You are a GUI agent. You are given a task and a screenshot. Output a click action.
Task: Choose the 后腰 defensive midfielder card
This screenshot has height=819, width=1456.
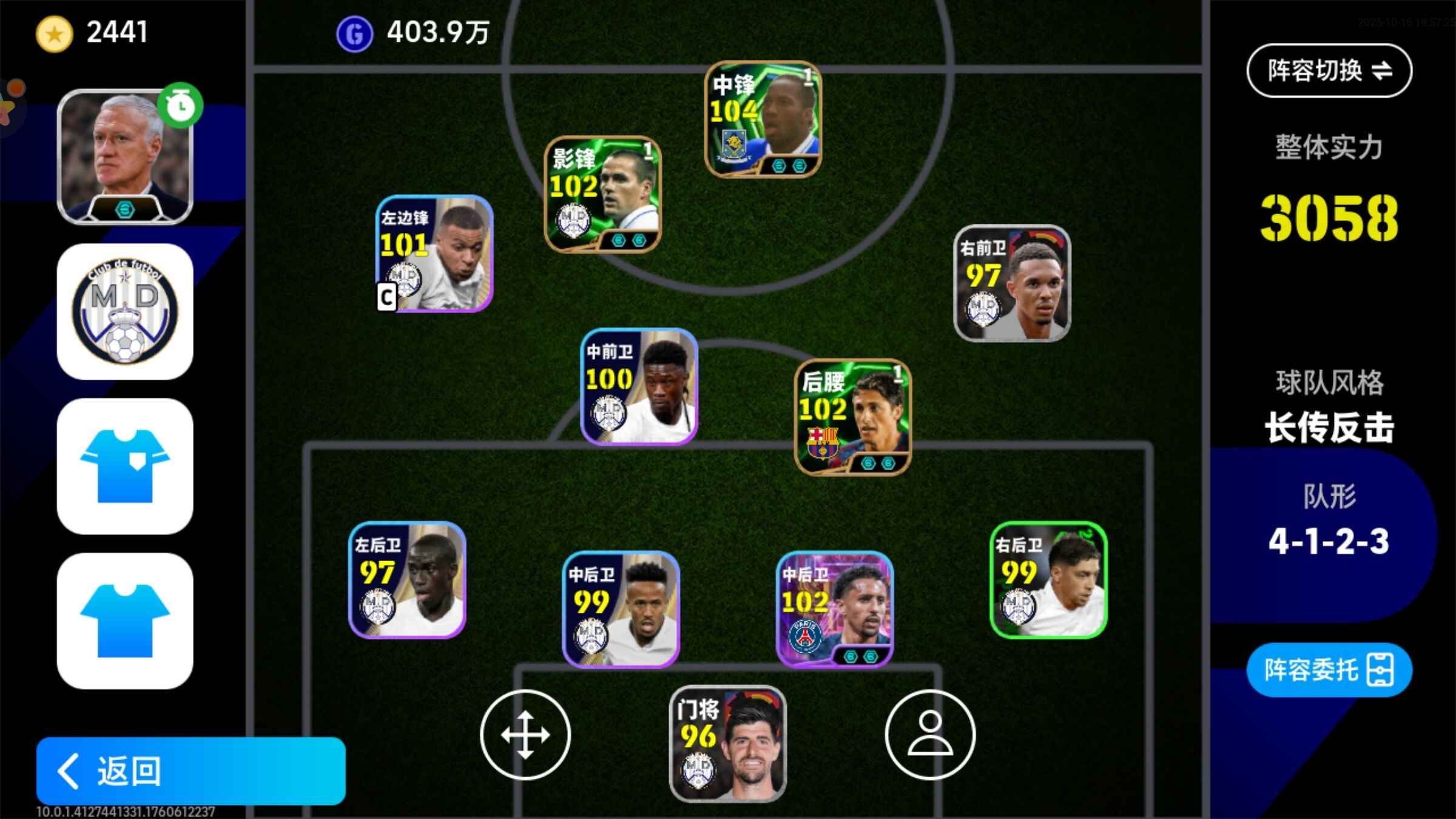tap(852, 417)
